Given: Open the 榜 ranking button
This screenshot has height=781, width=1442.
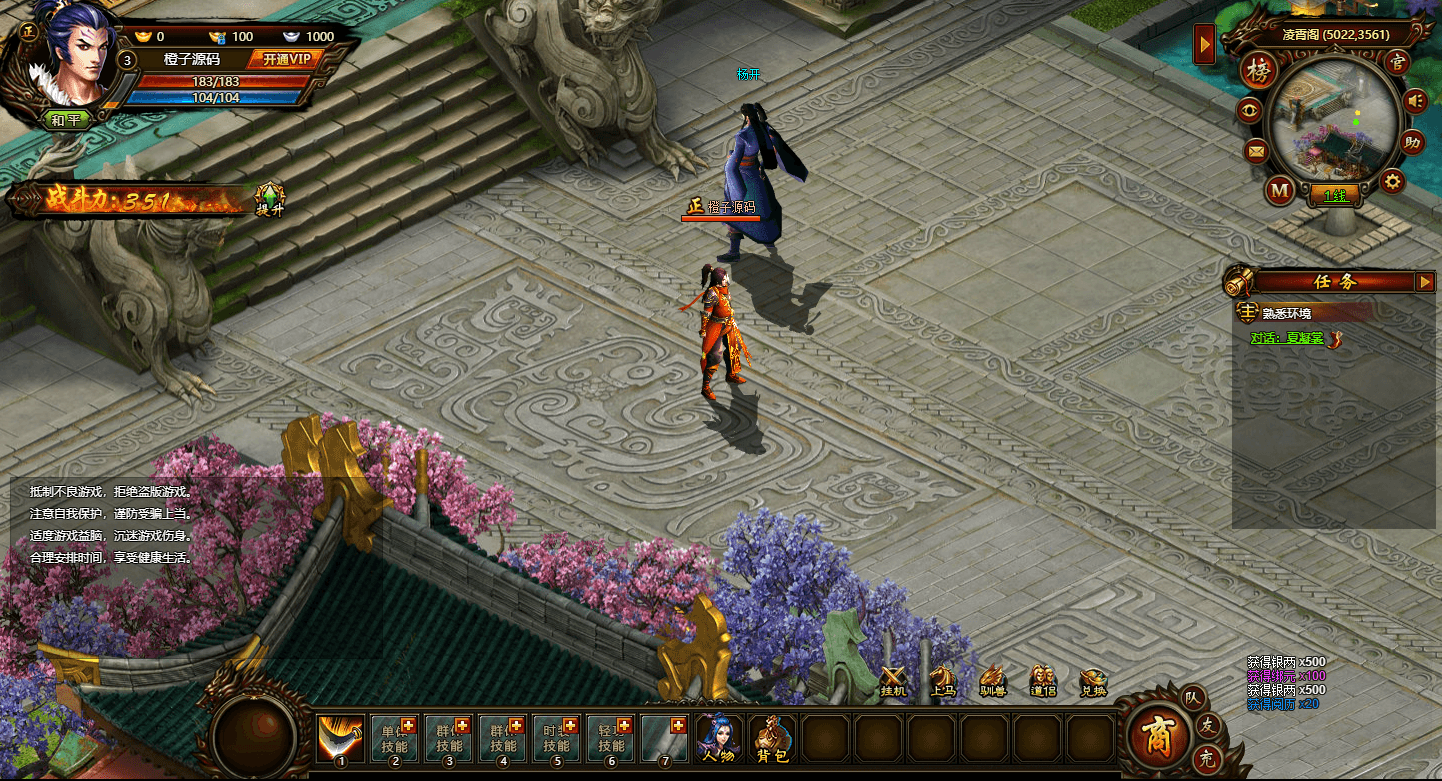Looking at the screenshot, I should [1258, 72].
